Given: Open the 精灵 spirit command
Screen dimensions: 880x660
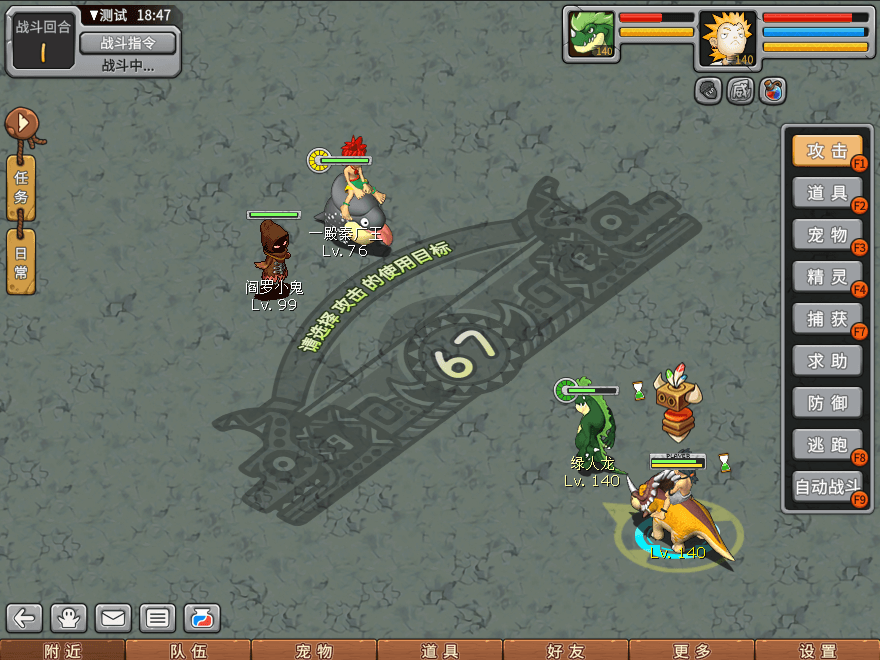Looking at the screenshot, I should (827, 277).
